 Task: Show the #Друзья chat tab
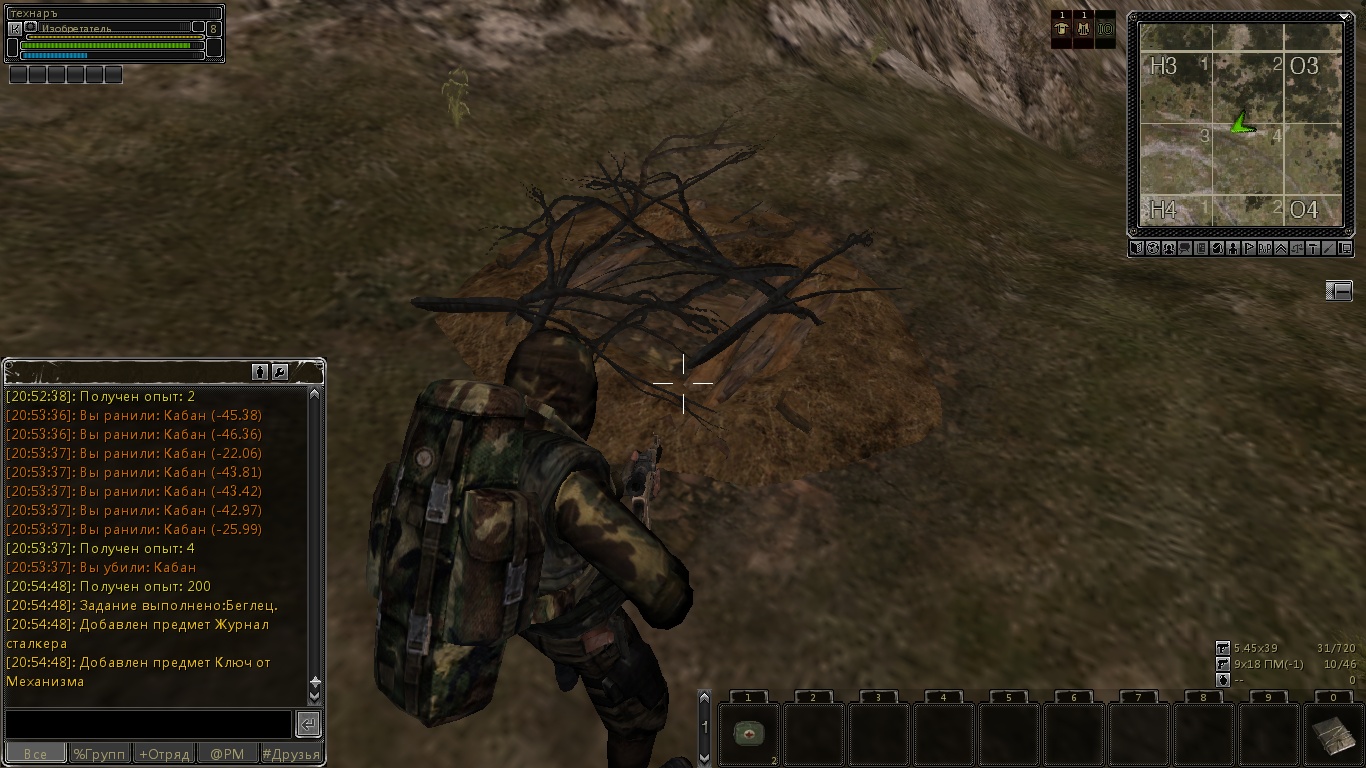click(291, 754)
